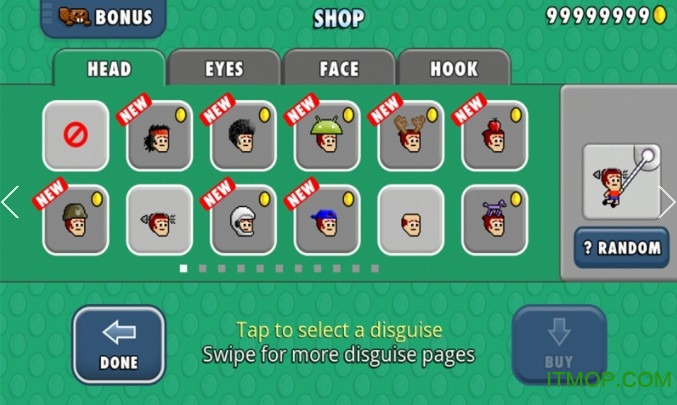Open the Bonus button
The width and height of the screenshot is (677, 405).
tap(104, 17)
